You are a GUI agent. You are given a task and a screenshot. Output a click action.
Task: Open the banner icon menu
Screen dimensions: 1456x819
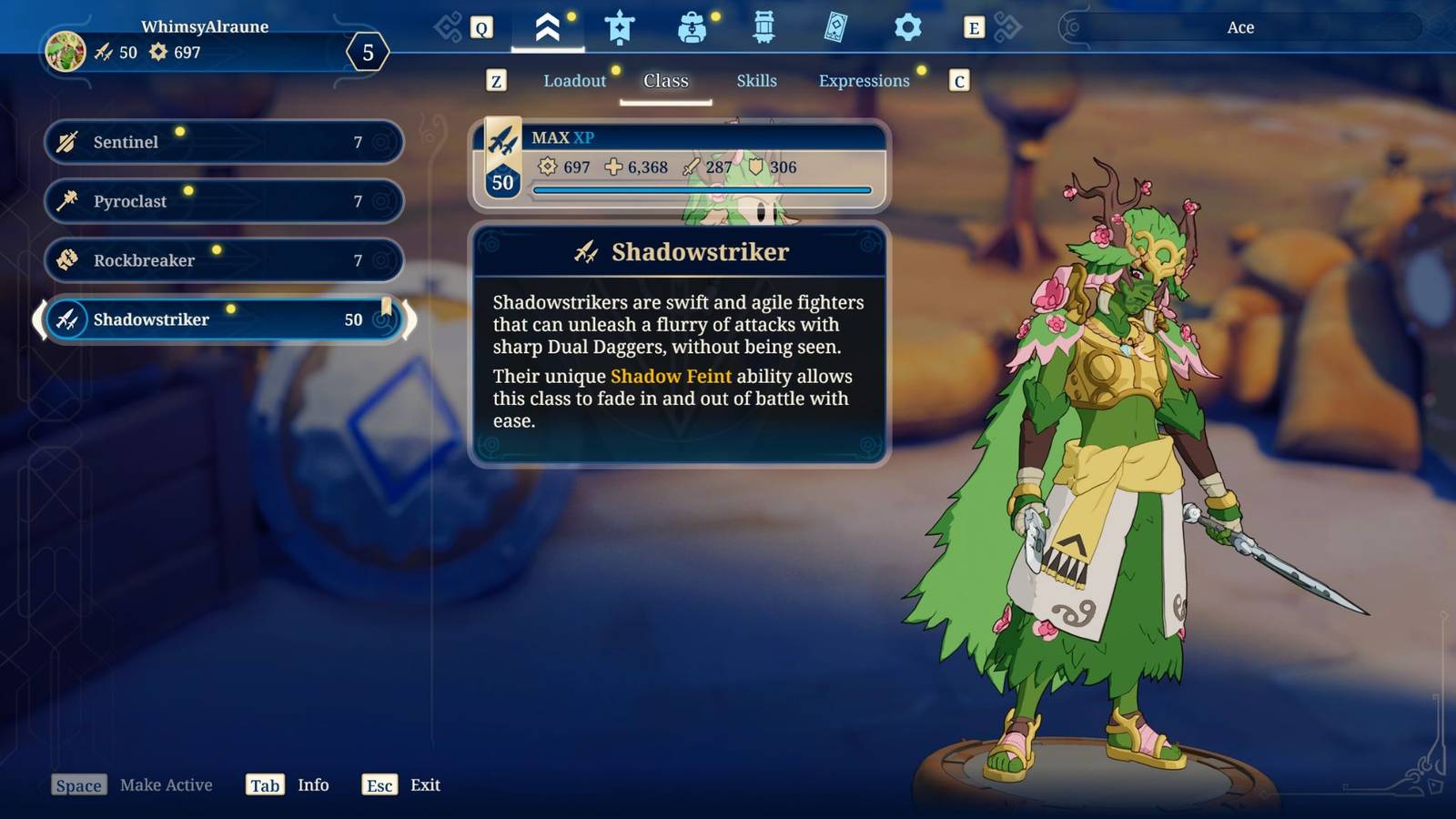[x=620, y=28]
